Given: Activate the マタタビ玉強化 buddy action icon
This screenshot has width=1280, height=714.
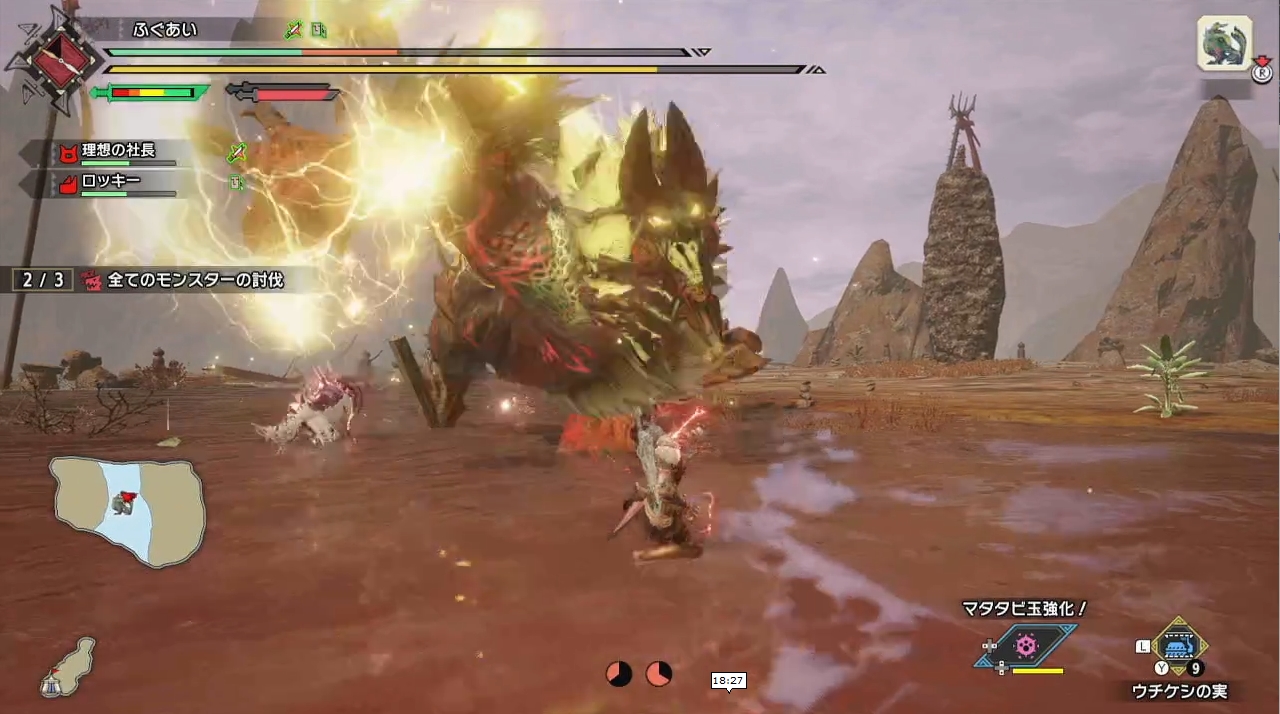Looking at the screenshot, I should pos(1026,645).
